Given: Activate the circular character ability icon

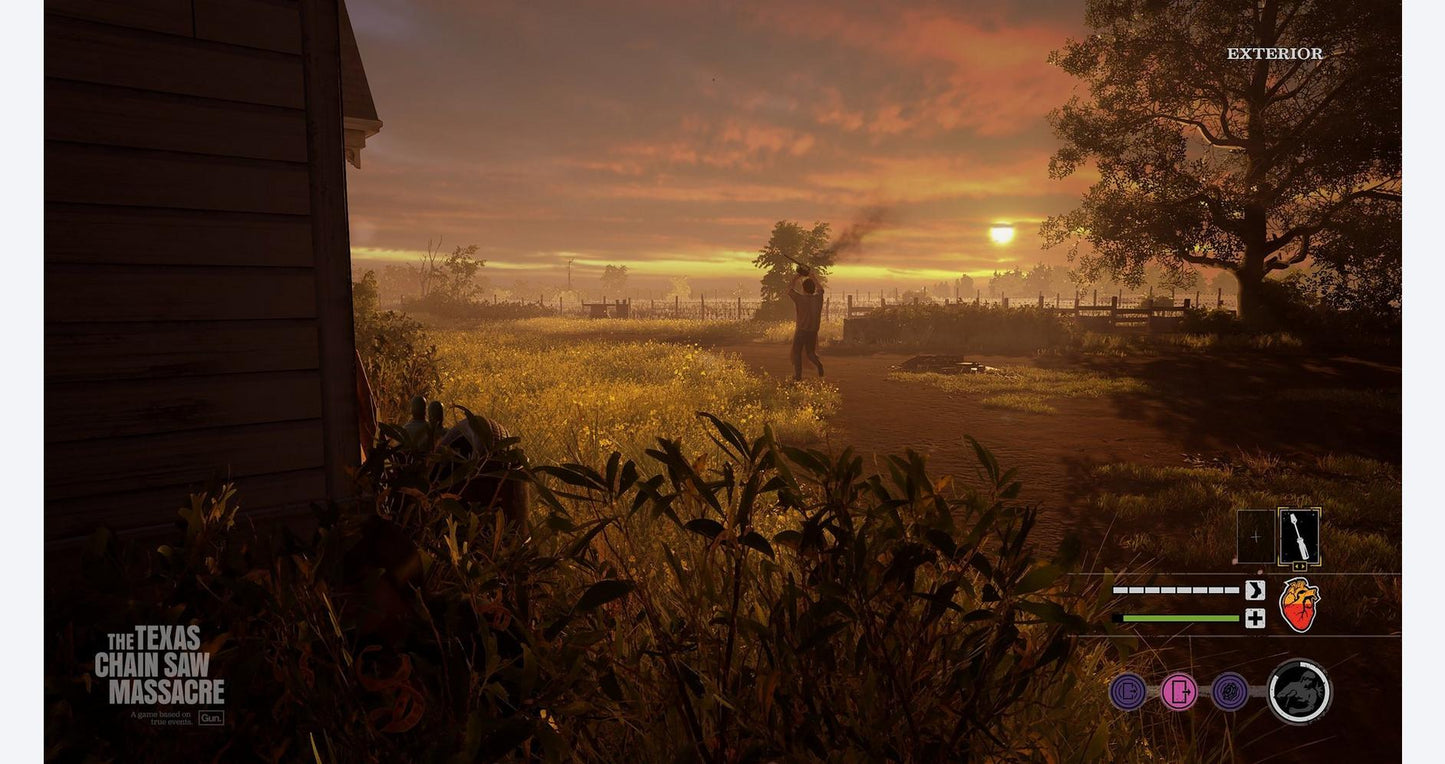Looking at the screenshot, I should 1299,691.
